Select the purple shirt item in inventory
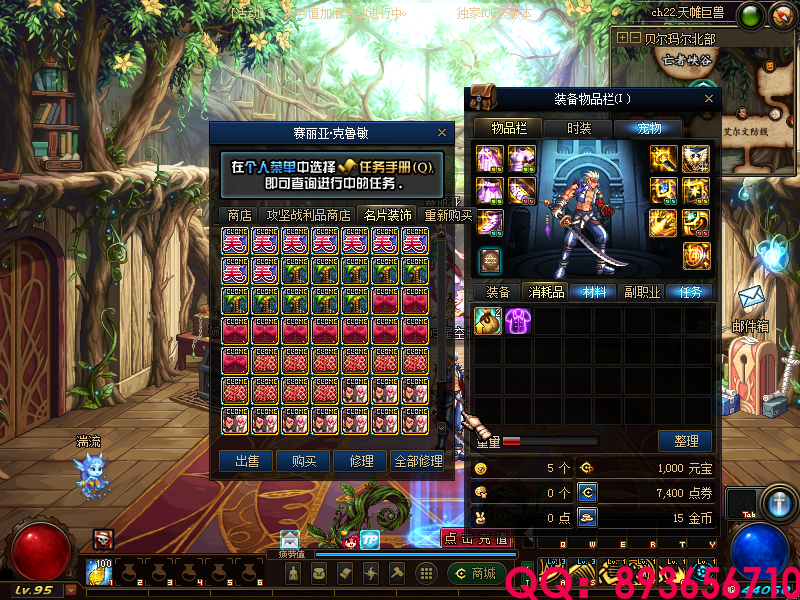800x600 pixels. [518, 320]
